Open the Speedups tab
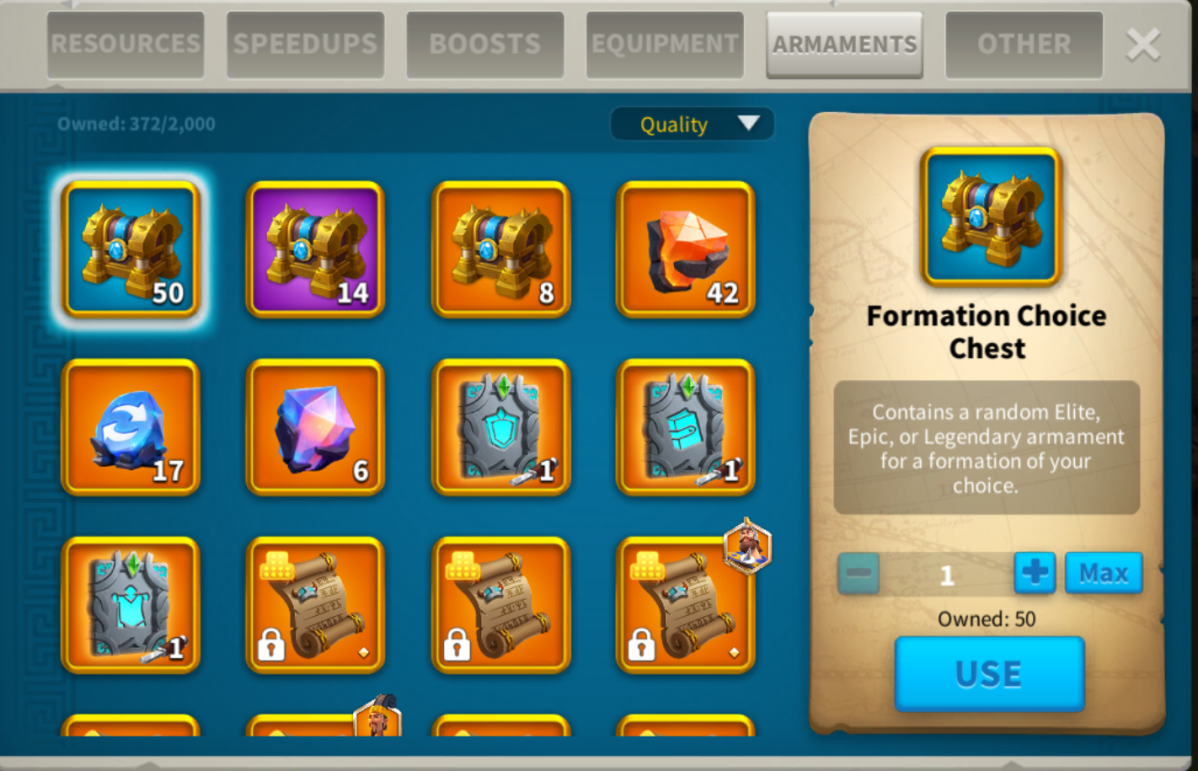Viewport: 1198px width, 771px height. 305,45
